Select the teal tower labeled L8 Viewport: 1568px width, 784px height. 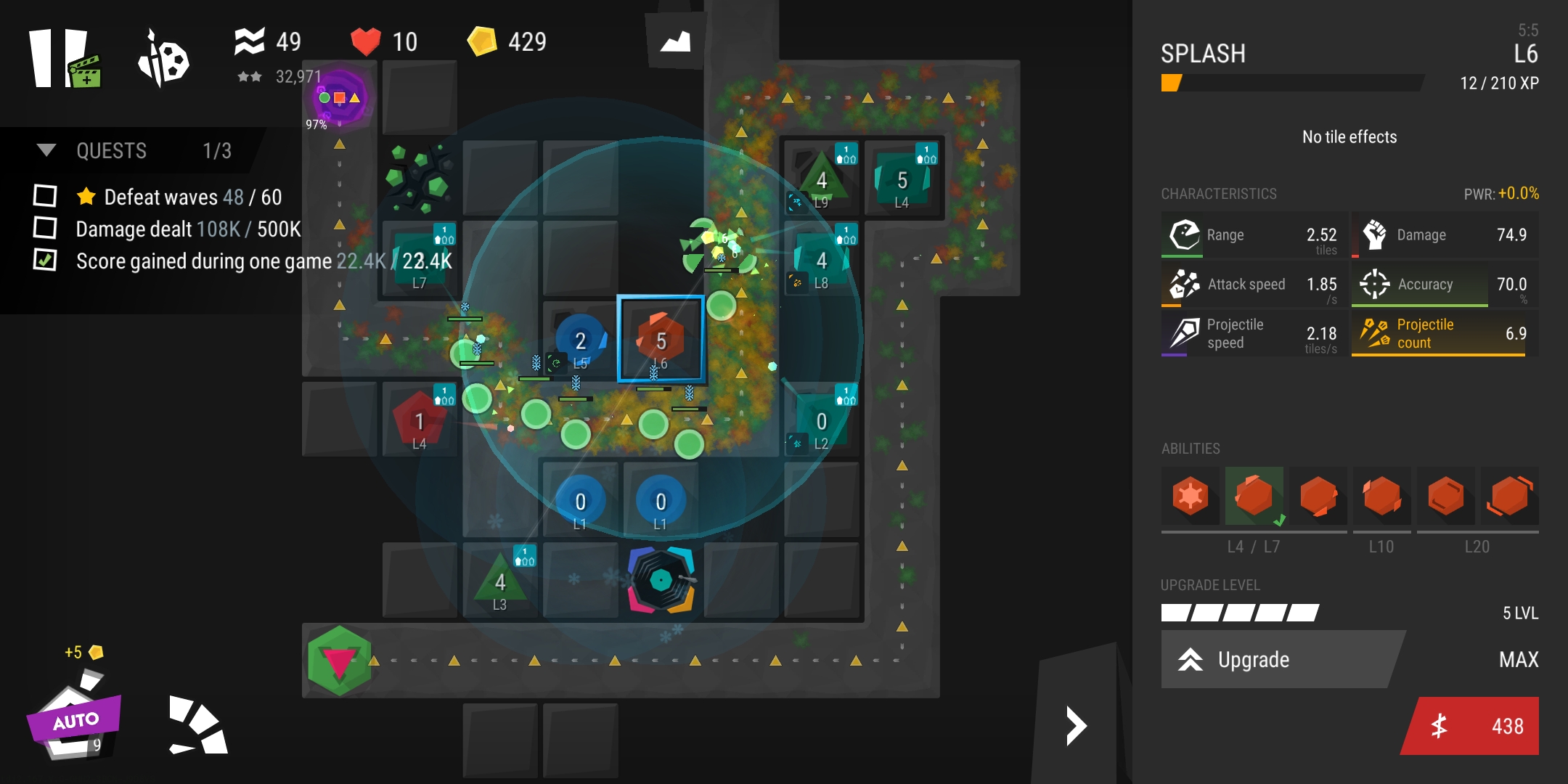coord(821,260)
